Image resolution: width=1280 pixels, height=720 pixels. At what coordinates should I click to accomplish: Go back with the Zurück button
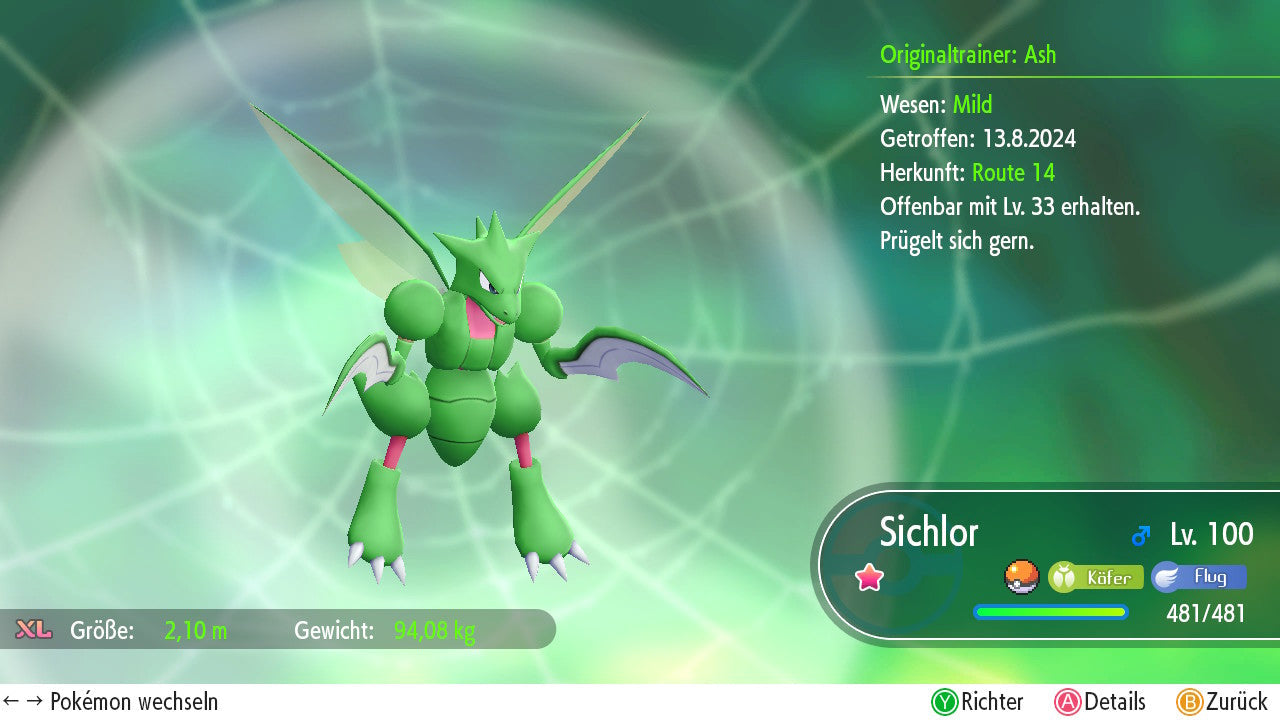[x=1222, y=702]
